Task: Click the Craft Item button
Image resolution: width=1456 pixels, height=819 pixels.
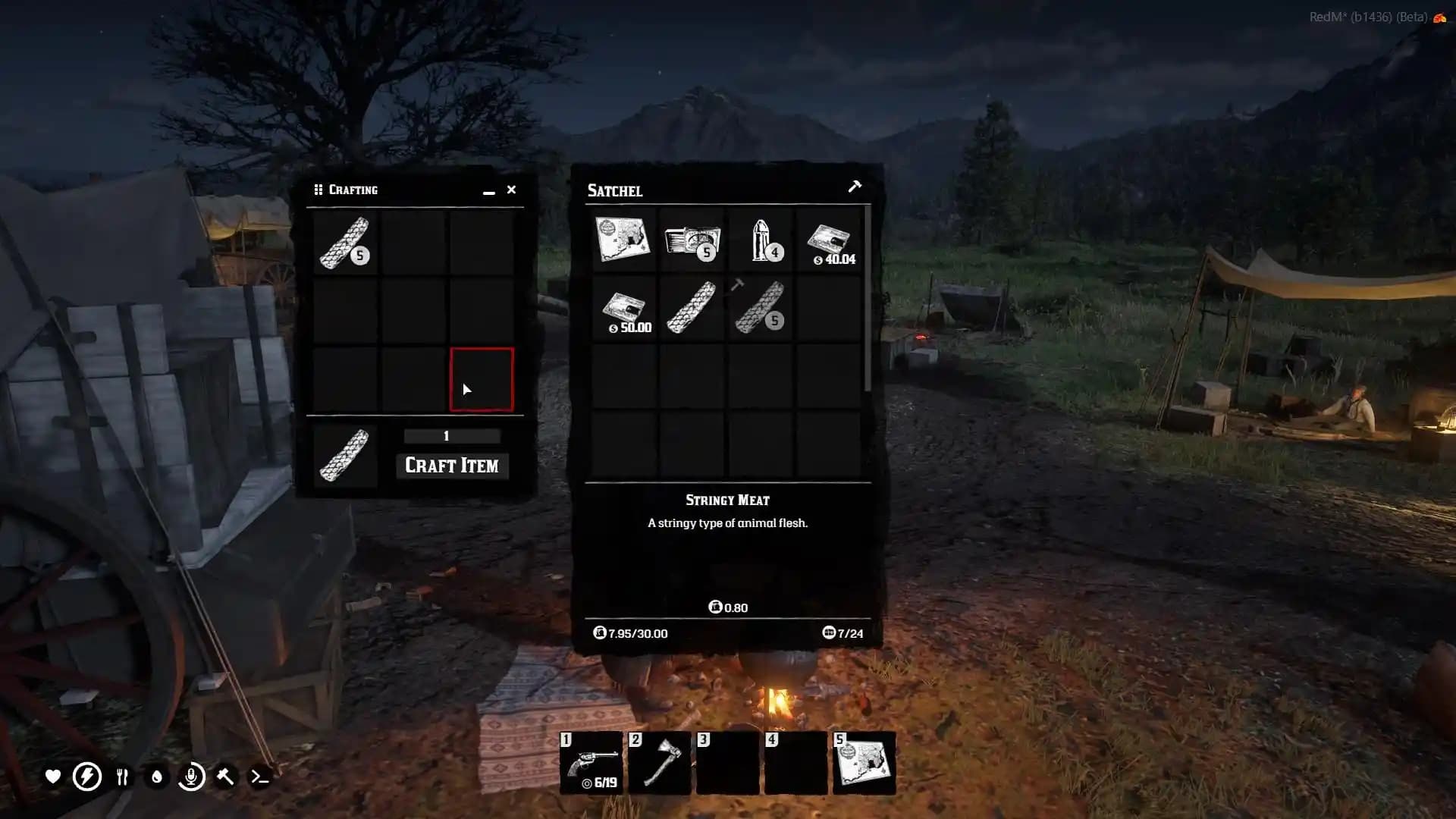Action: tap(452, 466)
